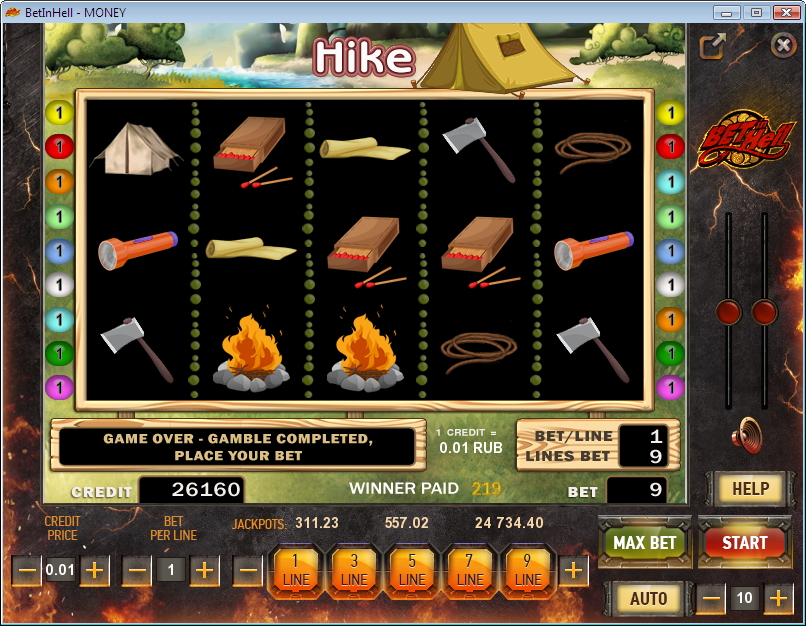Select the 1 LINE bet button

point(296,571)
